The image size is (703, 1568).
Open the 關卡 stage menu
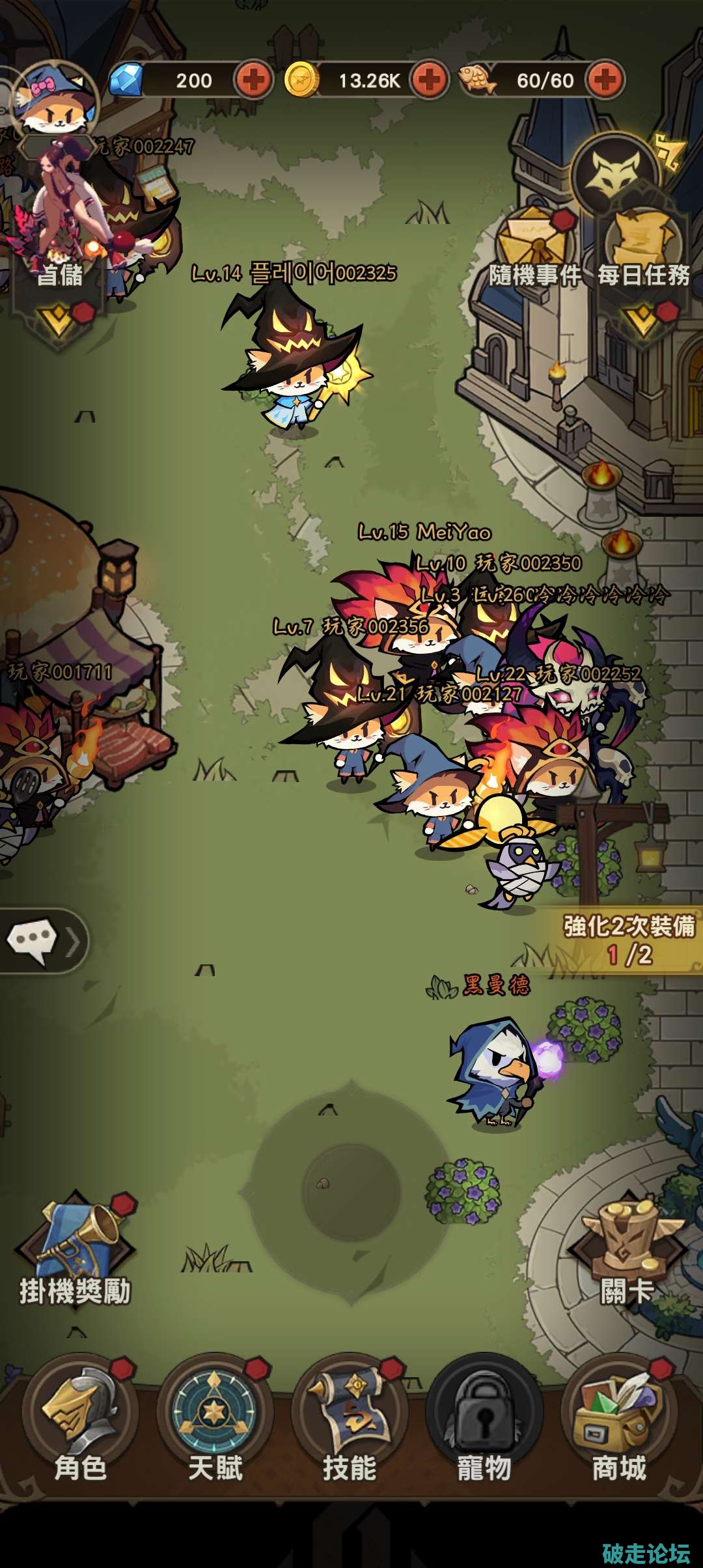click(x=626, y=1253)
